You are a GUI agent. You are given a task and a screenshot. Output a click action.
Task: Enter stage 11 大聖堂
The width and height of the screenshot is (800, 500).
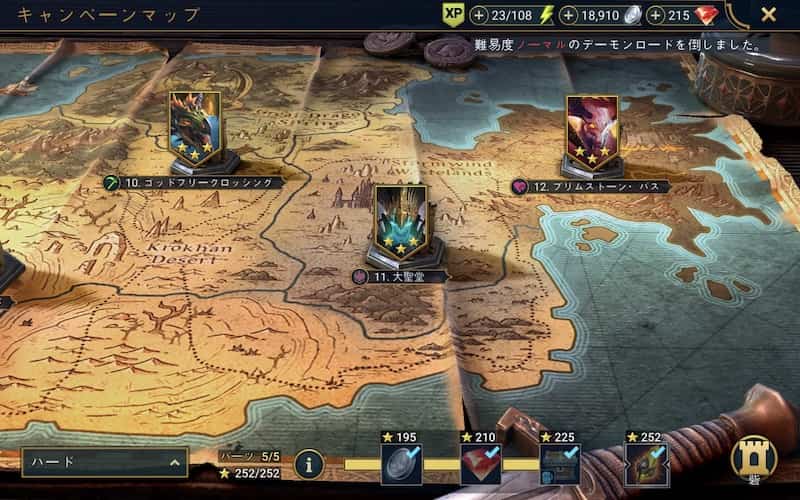point(400,225)
